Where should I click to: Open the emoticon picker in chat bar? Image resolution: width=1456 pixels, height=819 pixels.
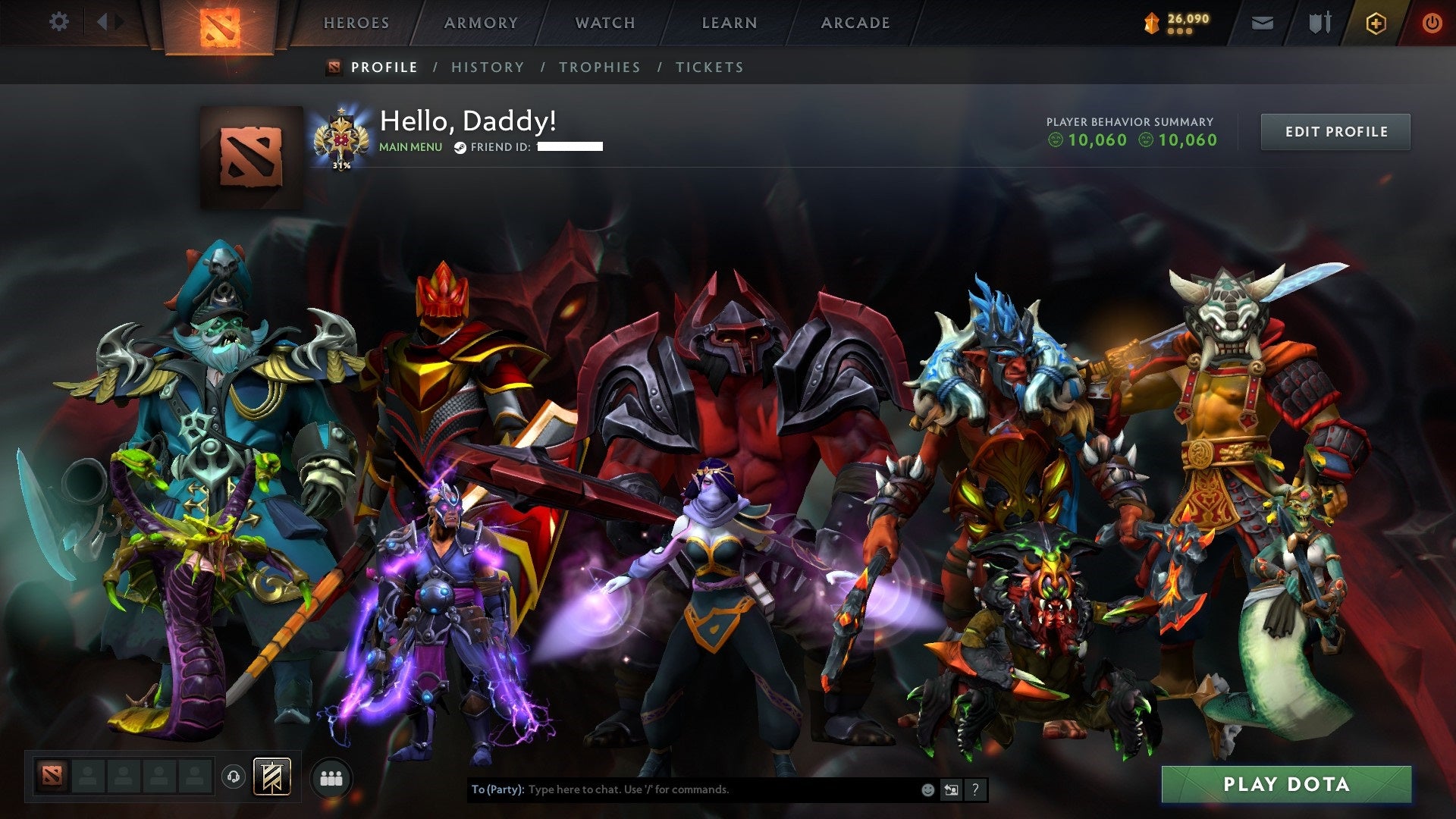(927, 789)
